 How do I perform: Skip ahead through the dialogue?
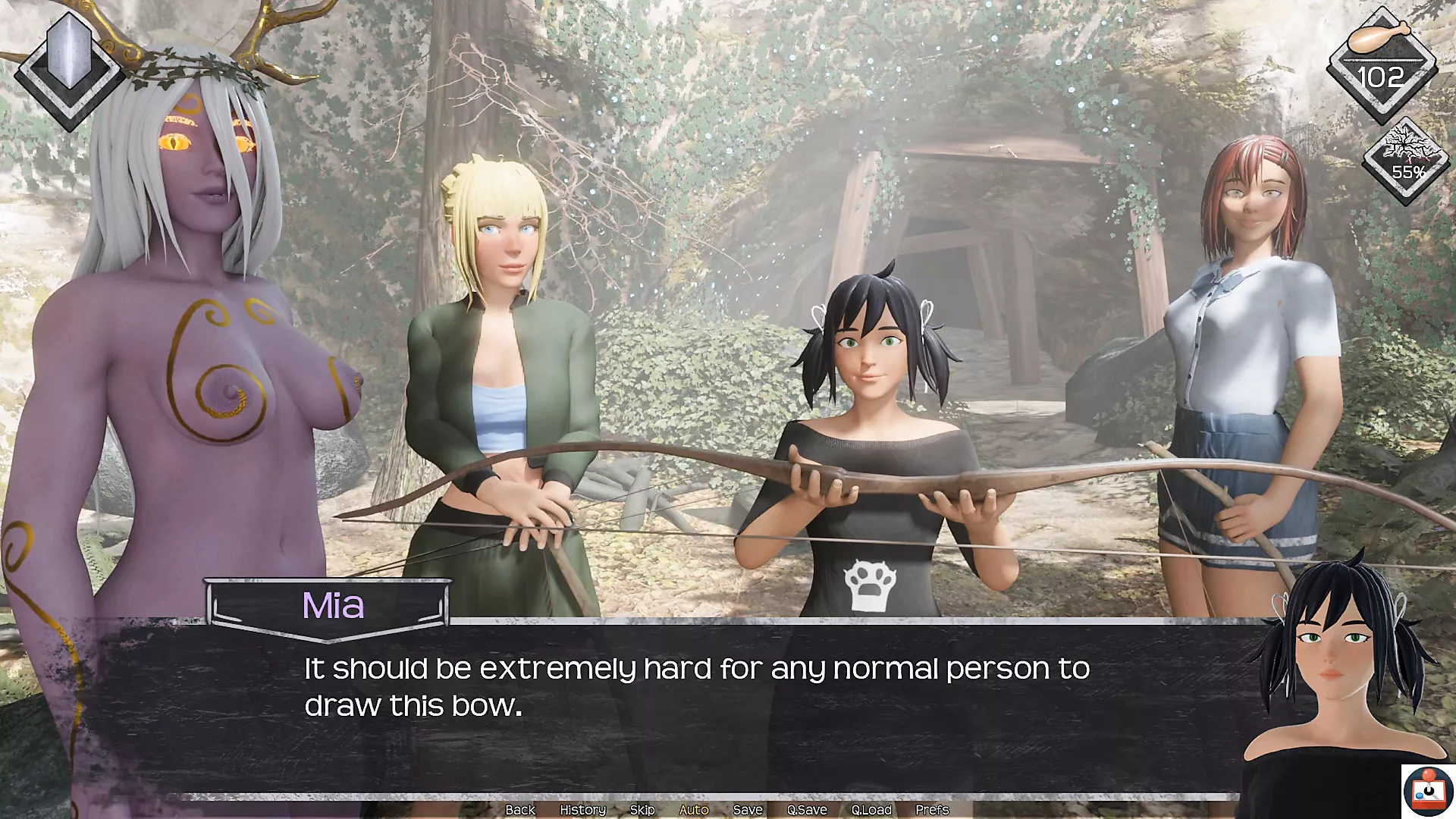pos(642,810)
